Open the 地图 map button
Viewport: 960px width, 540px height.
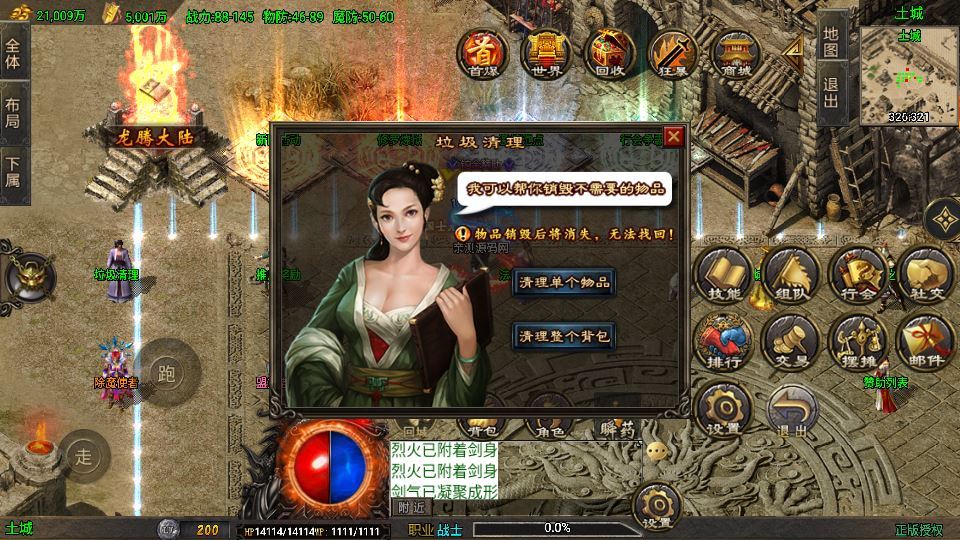pos(830,42)
